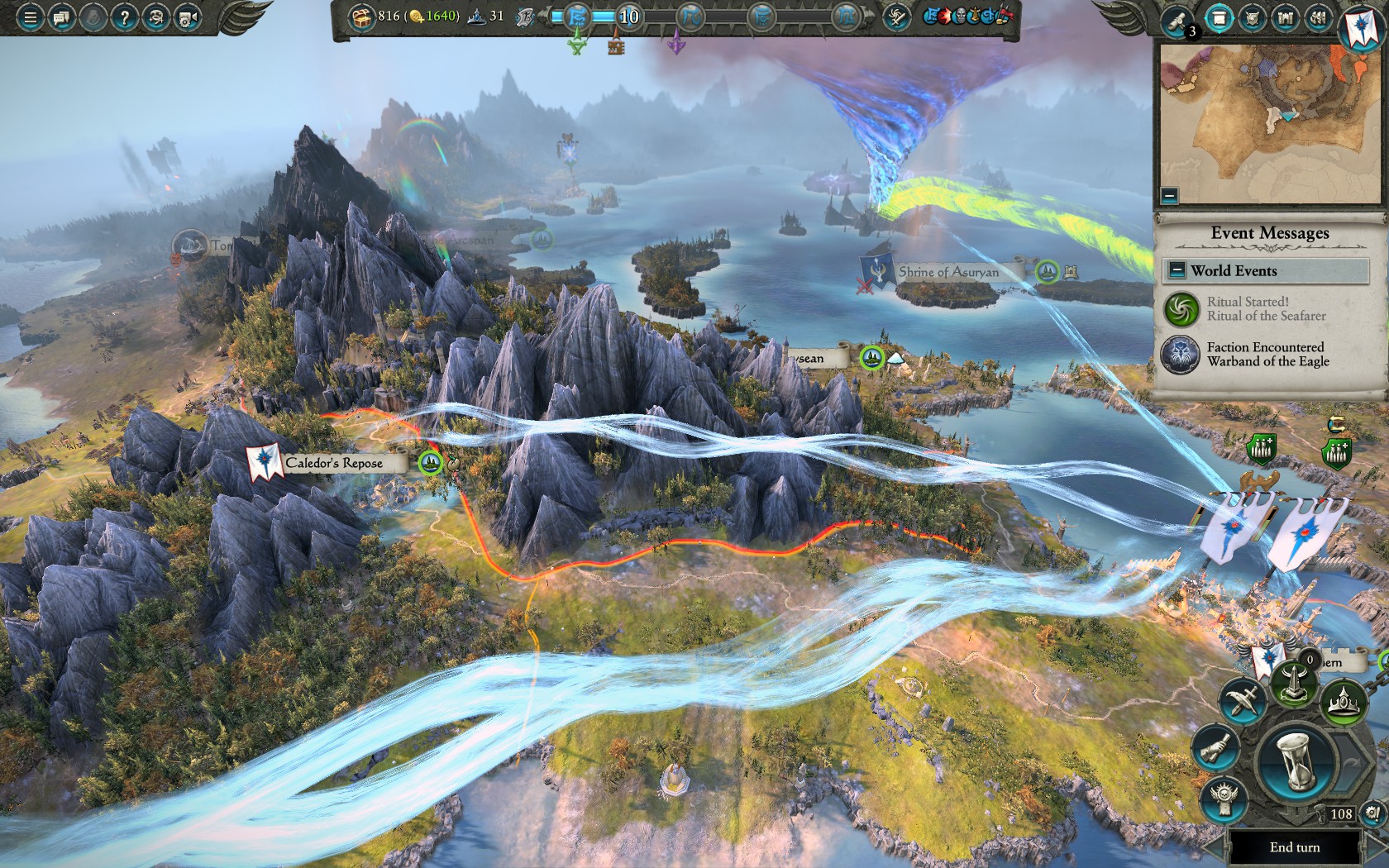Open the camera settings button

[188, 17]
